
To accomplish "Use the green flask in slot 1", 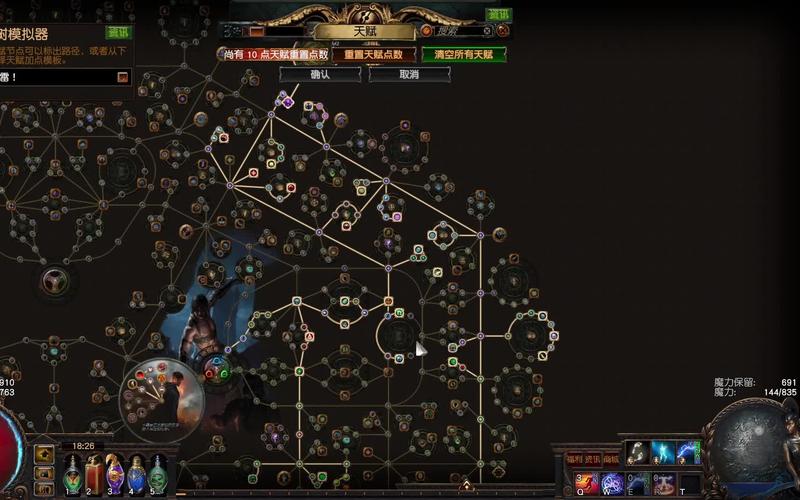I will 72,474.
